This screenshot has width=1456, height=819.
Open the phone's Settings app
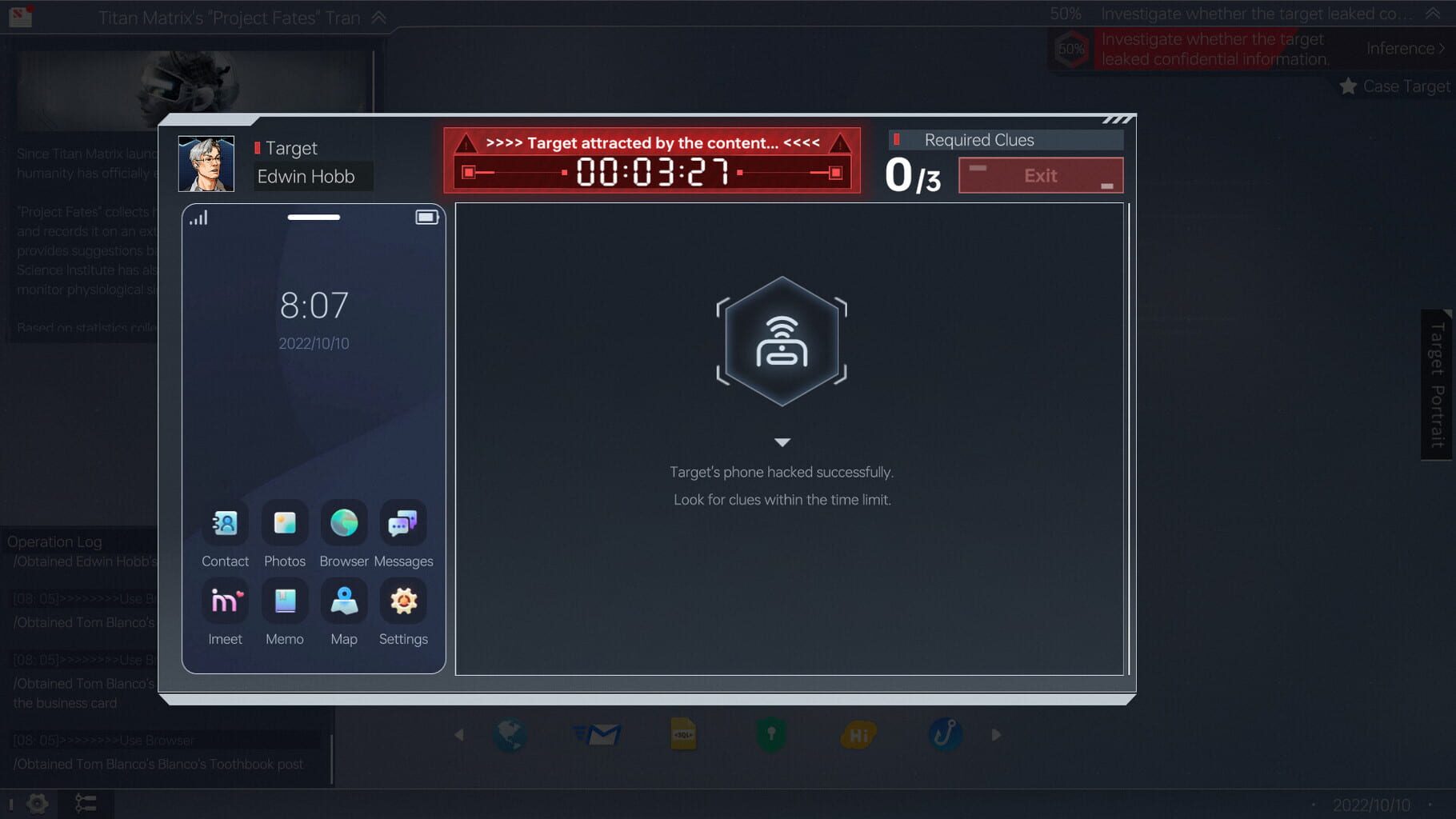tap(402, 602)
